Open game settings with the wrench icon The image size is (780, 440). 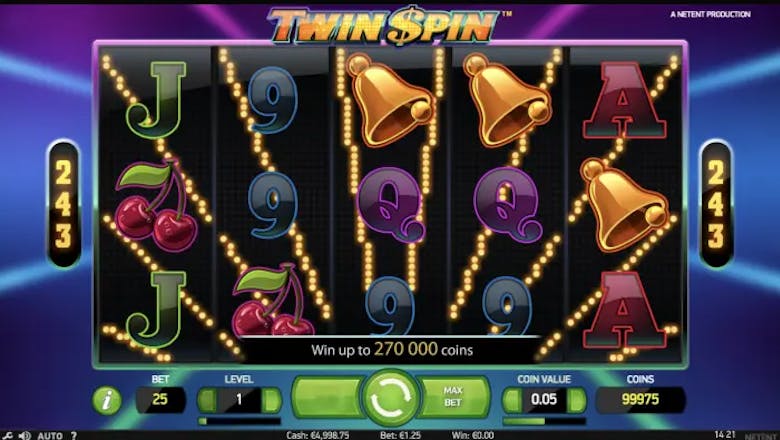click(7, 436)
